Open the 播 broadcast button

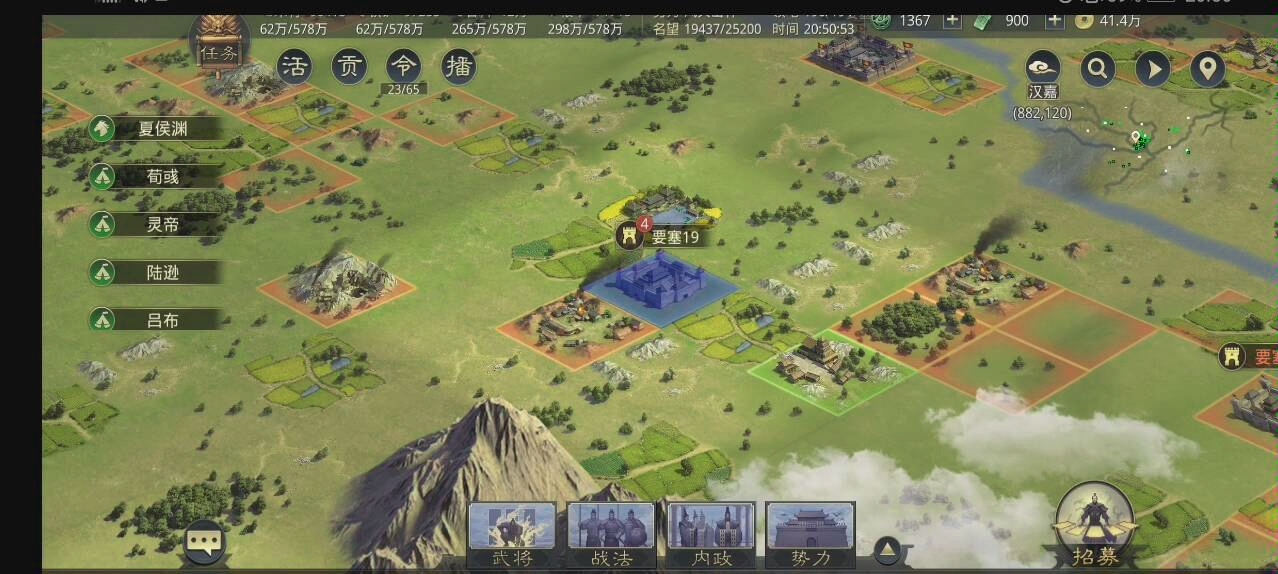pos(458,67)
